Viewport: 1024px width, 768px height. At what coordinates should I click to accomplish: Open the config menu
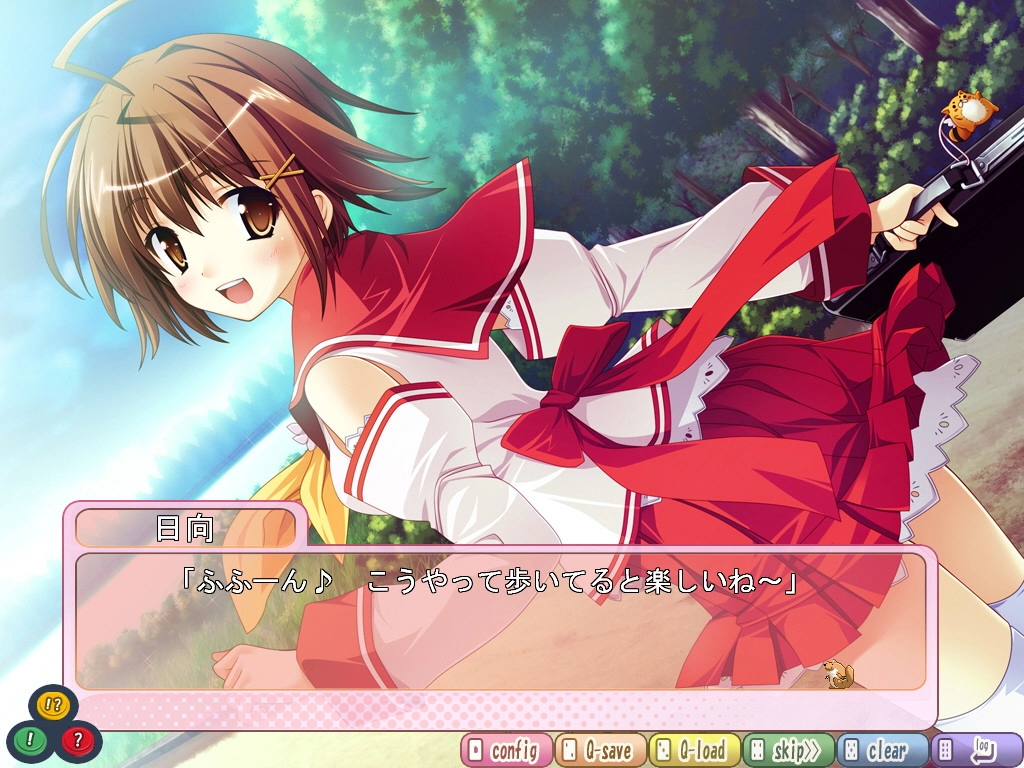(x=506, y=750)
